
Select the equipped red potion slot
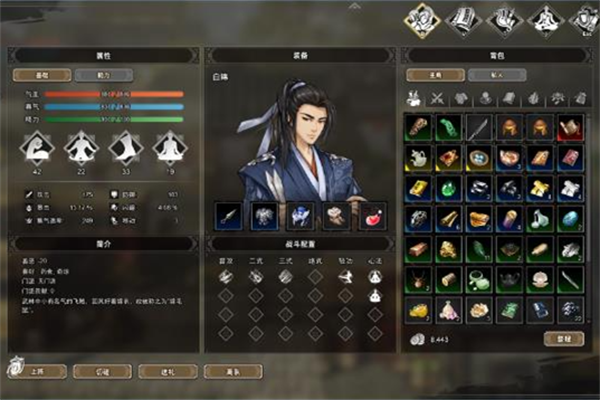370,215
